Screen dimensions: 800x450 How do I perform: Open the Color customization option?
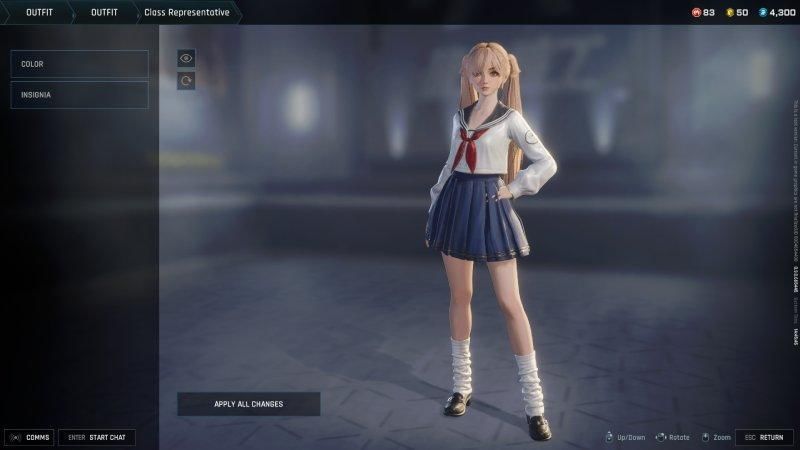79,64
